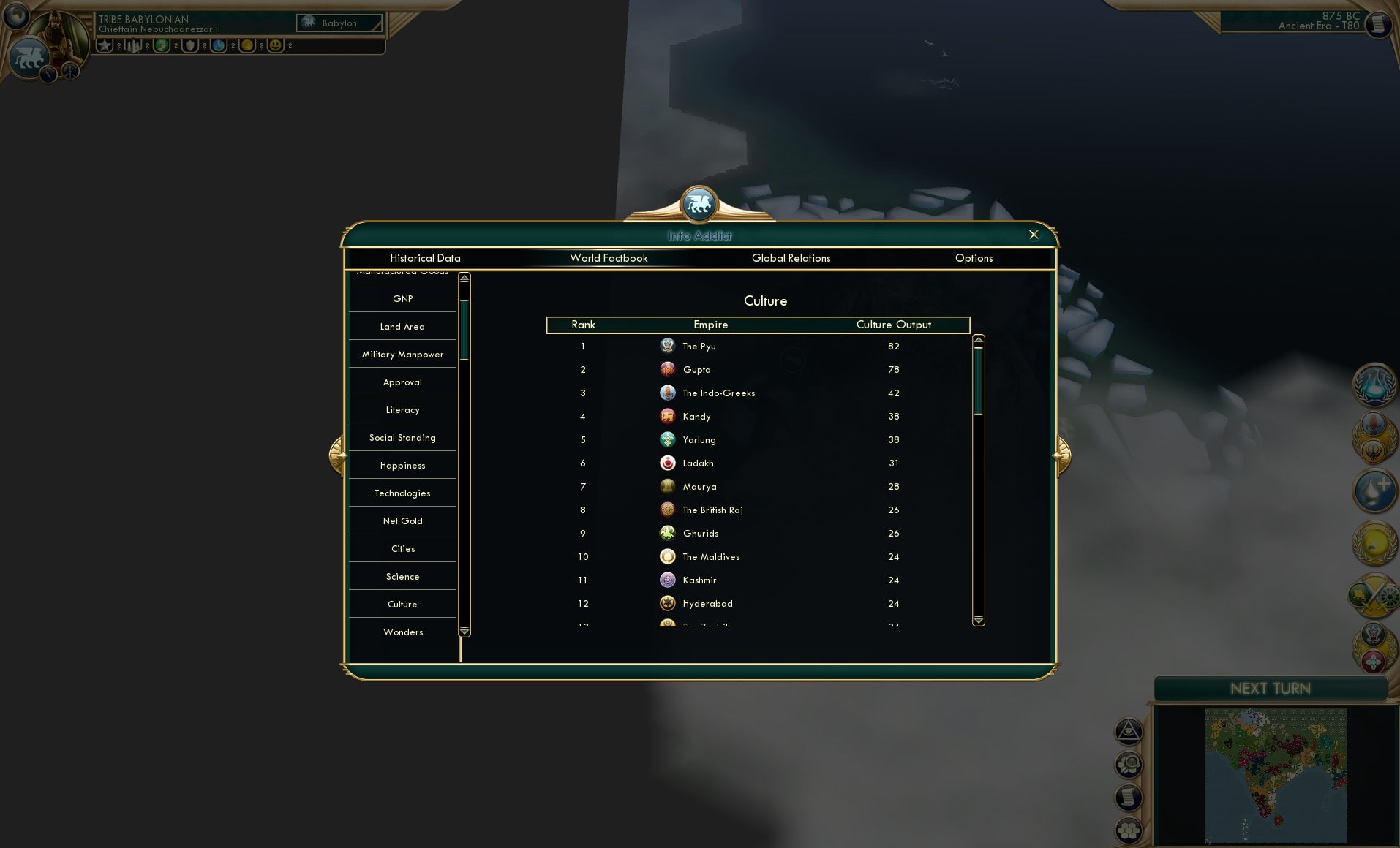
Task: Open the Global Relations tab
Action: tap(791, 258)
